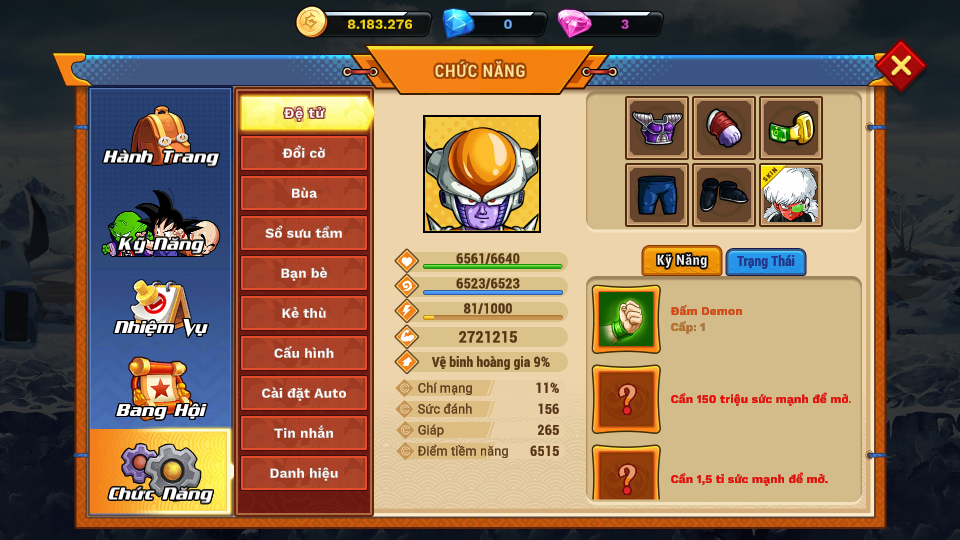Open Tin nhắn messages
960x540 pixels.
[304, 433]
